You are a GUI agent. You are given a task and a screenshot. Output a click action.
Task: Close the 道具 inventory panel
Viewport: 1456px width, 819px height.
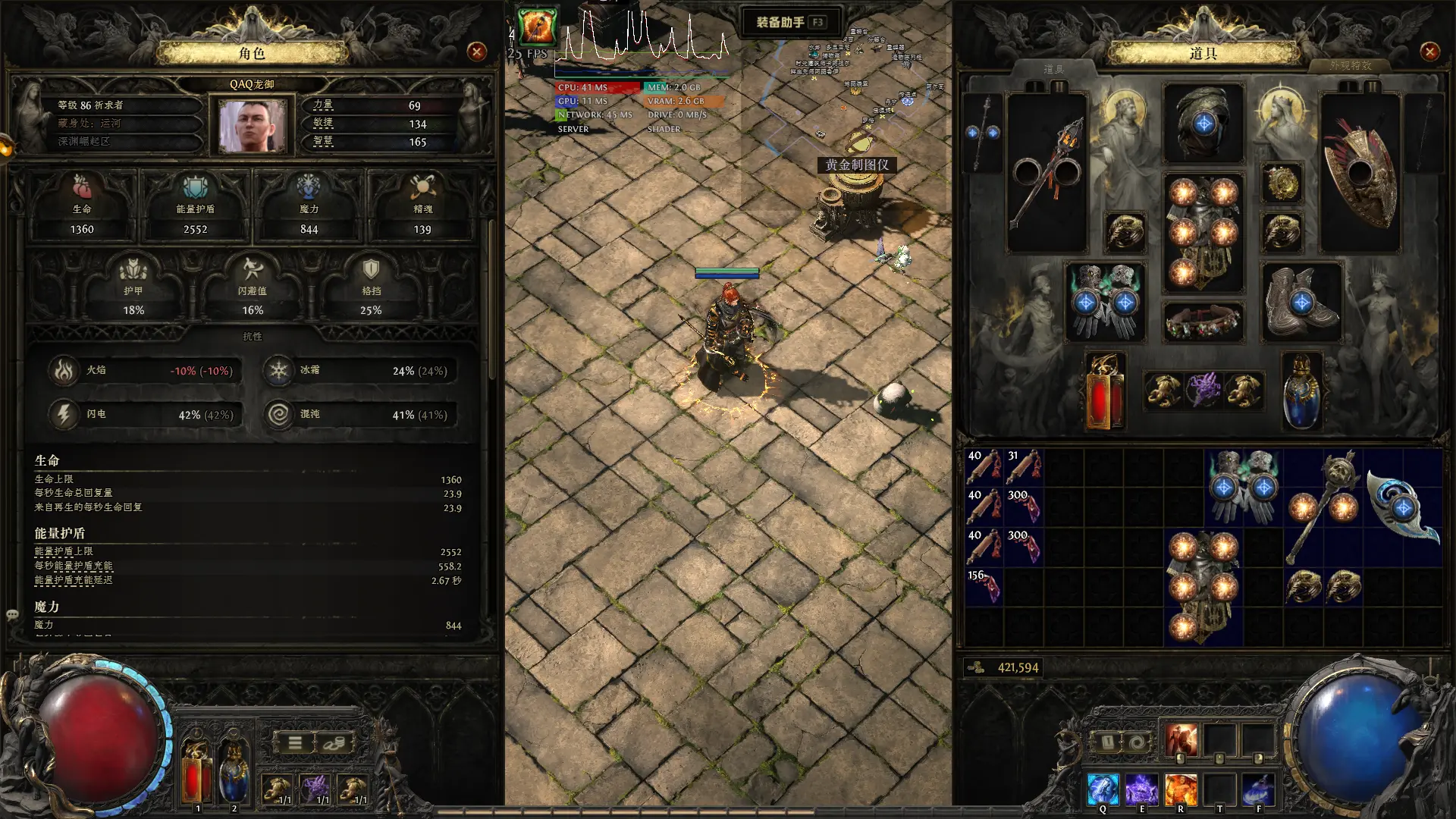click(x=1429, y=52)
